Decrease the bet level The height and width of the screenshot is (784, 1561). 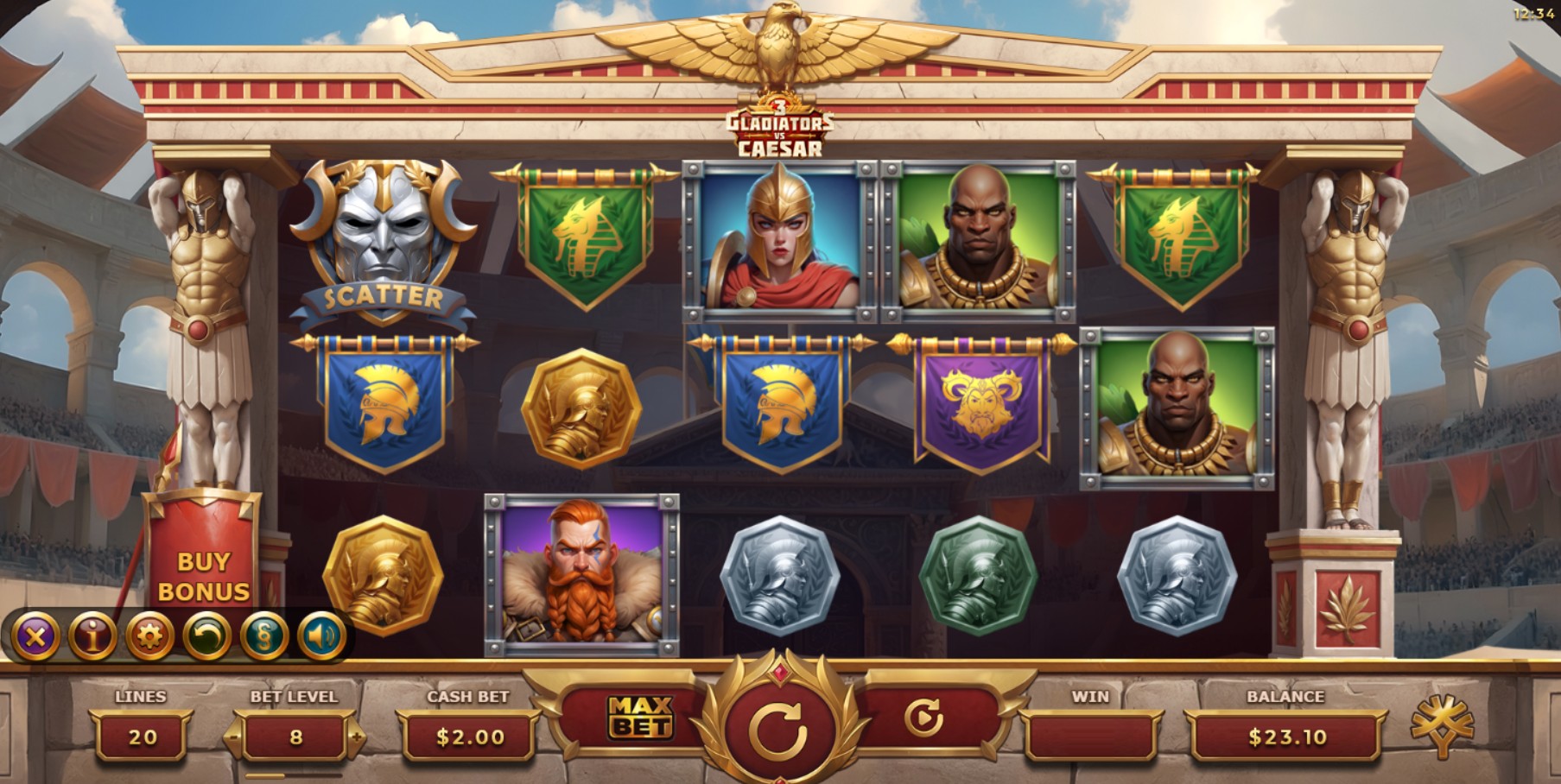pyautogui.click(x=234, y=737)
